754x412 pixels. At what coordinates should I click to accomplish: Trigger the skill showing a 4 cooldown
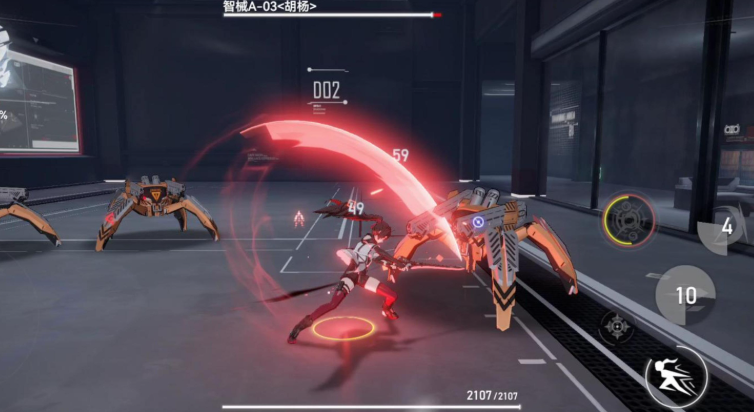(x=727, y=228)
